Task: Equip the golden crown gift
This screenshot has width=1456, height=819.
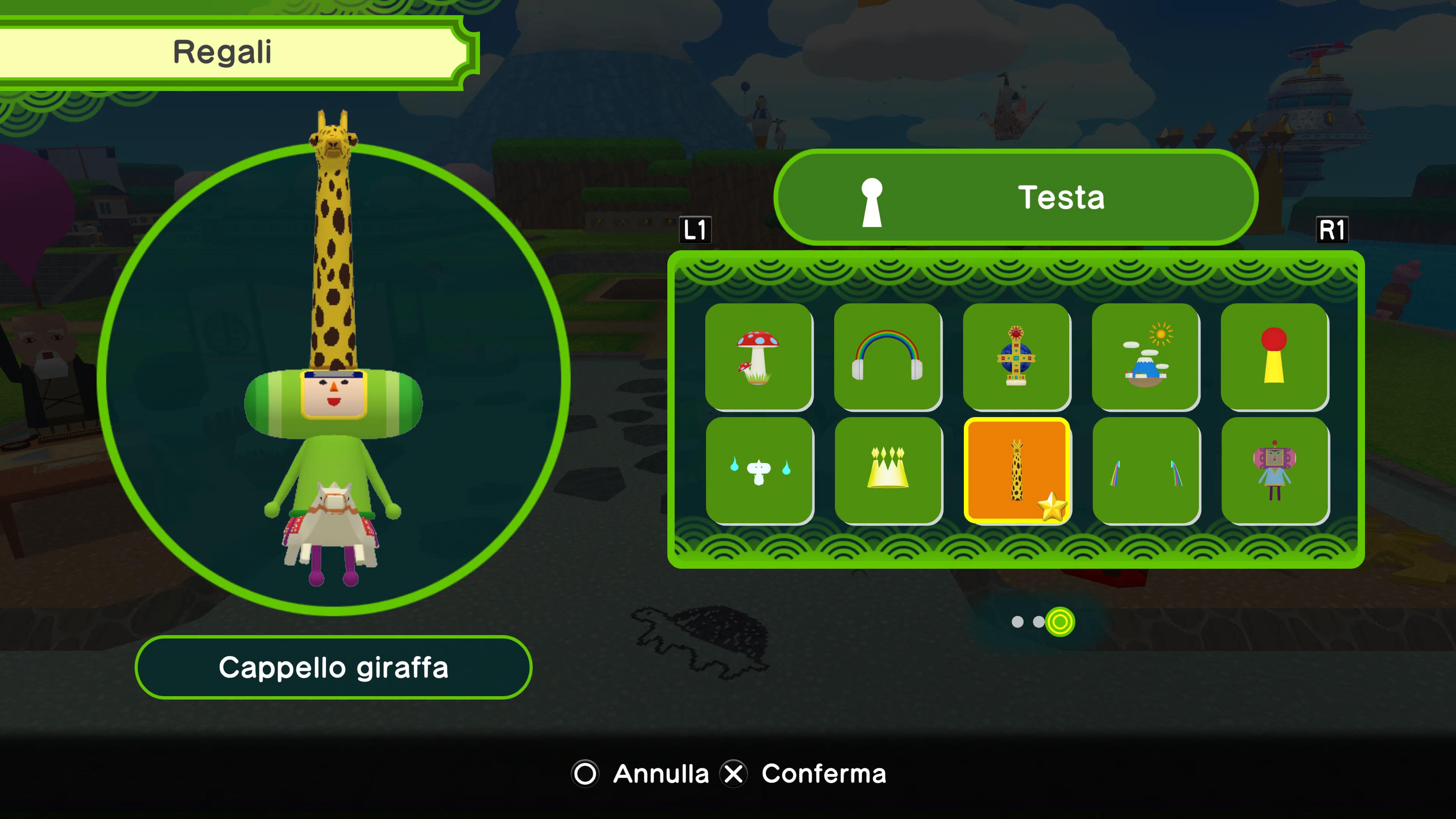Action: (x=888, y=470)
